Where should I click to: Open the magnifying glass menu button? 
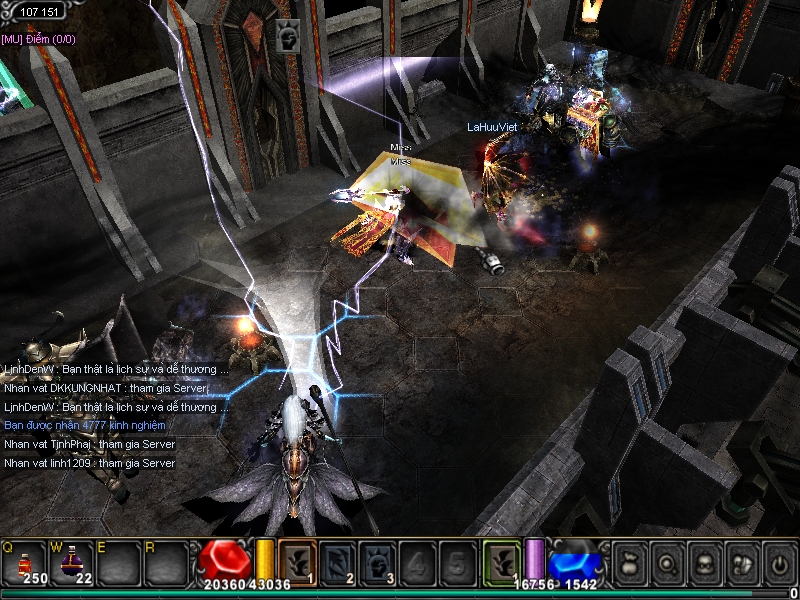(666, 563)
